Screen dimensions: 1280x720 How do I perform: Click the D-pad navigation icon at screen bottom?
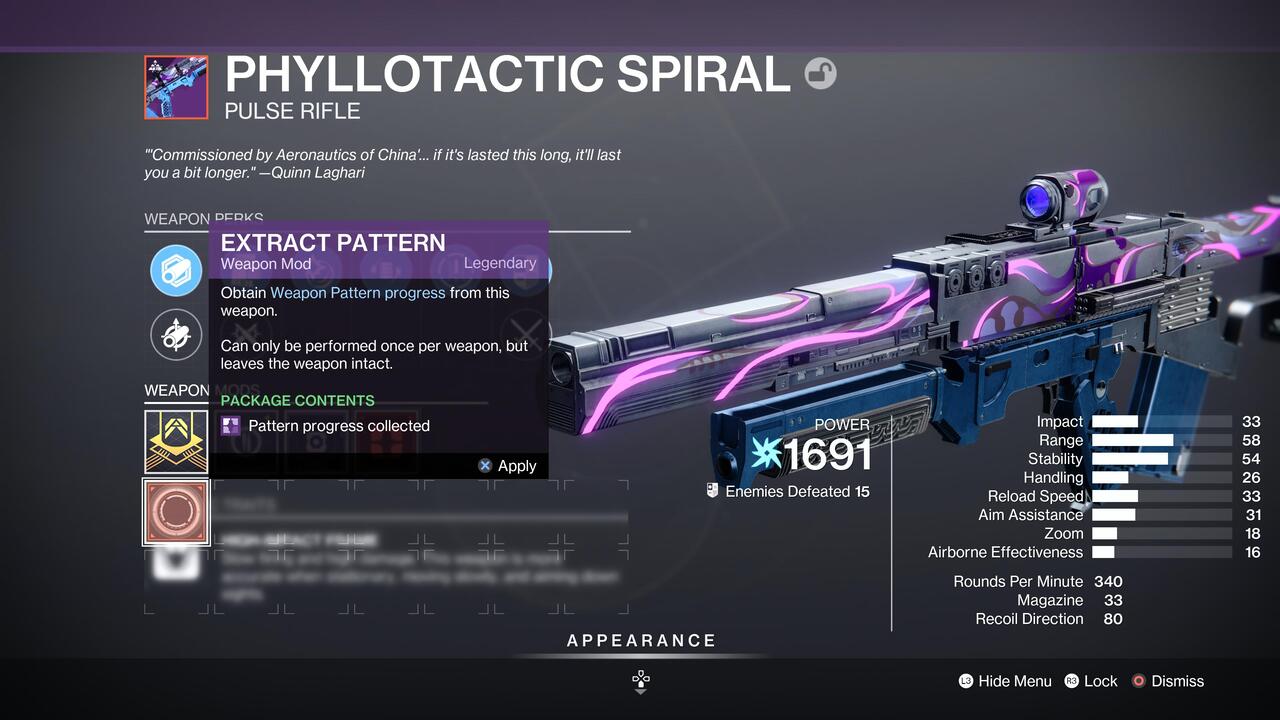640,680
